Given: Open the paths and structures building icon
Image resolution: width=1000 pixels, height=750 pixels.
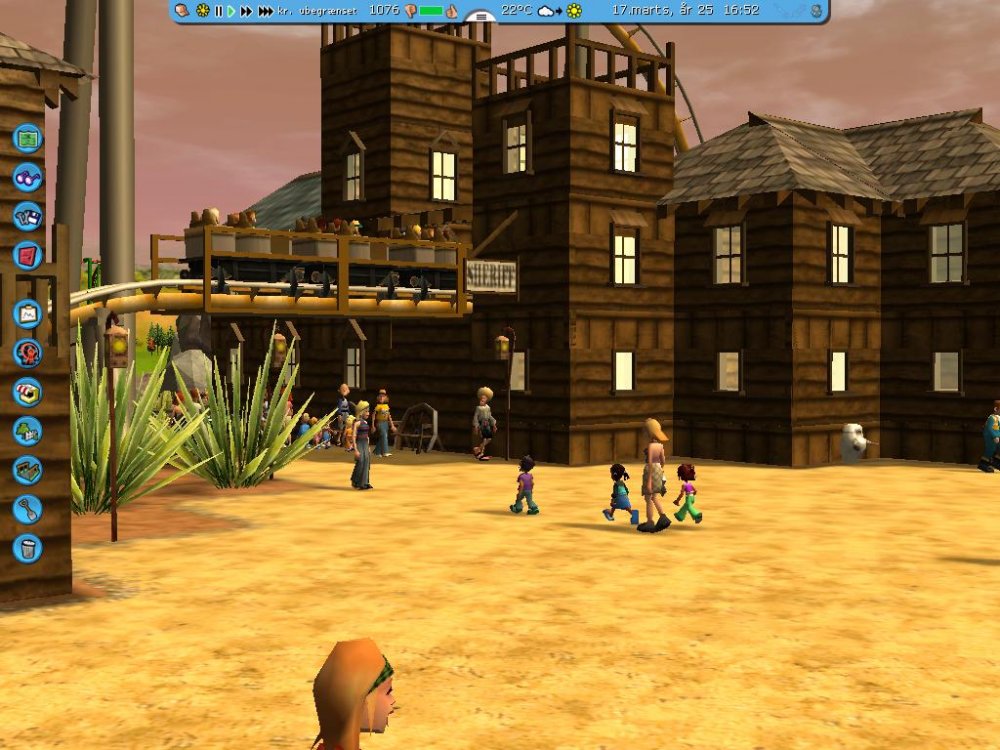Looking at the screenshot, I should 28,470.
